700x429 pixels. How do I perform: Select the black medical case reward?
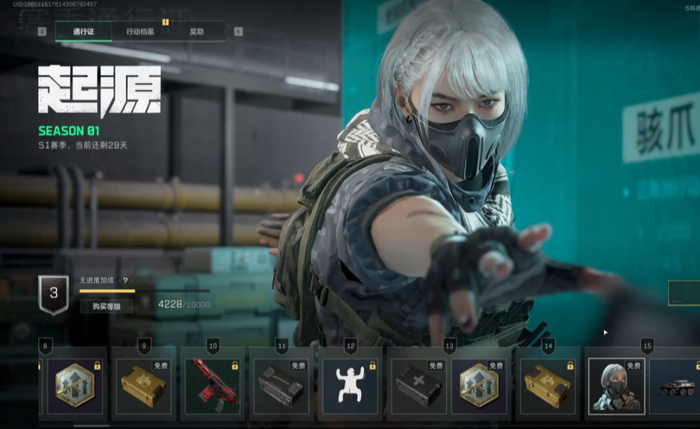416,385
